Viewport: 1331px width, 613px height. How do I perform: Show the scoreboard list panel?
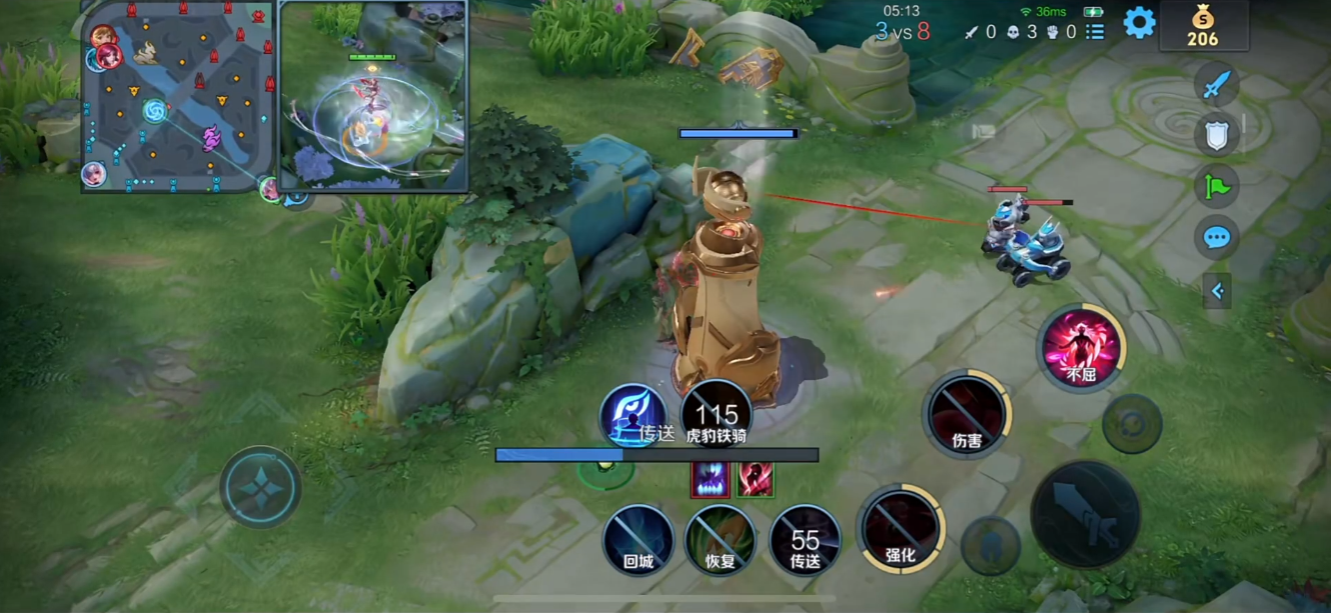(1095, 32)
